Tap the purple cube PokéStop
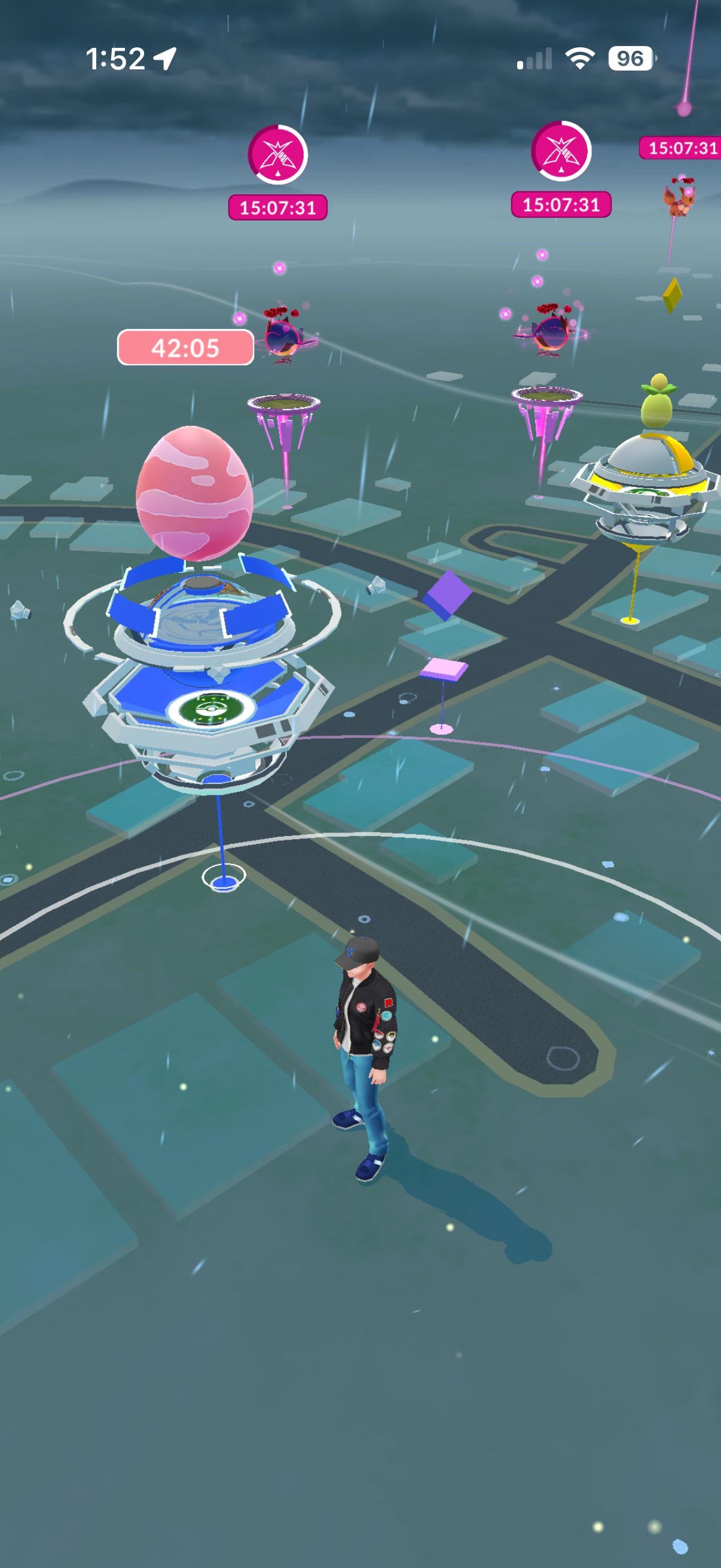 point(448,594)
